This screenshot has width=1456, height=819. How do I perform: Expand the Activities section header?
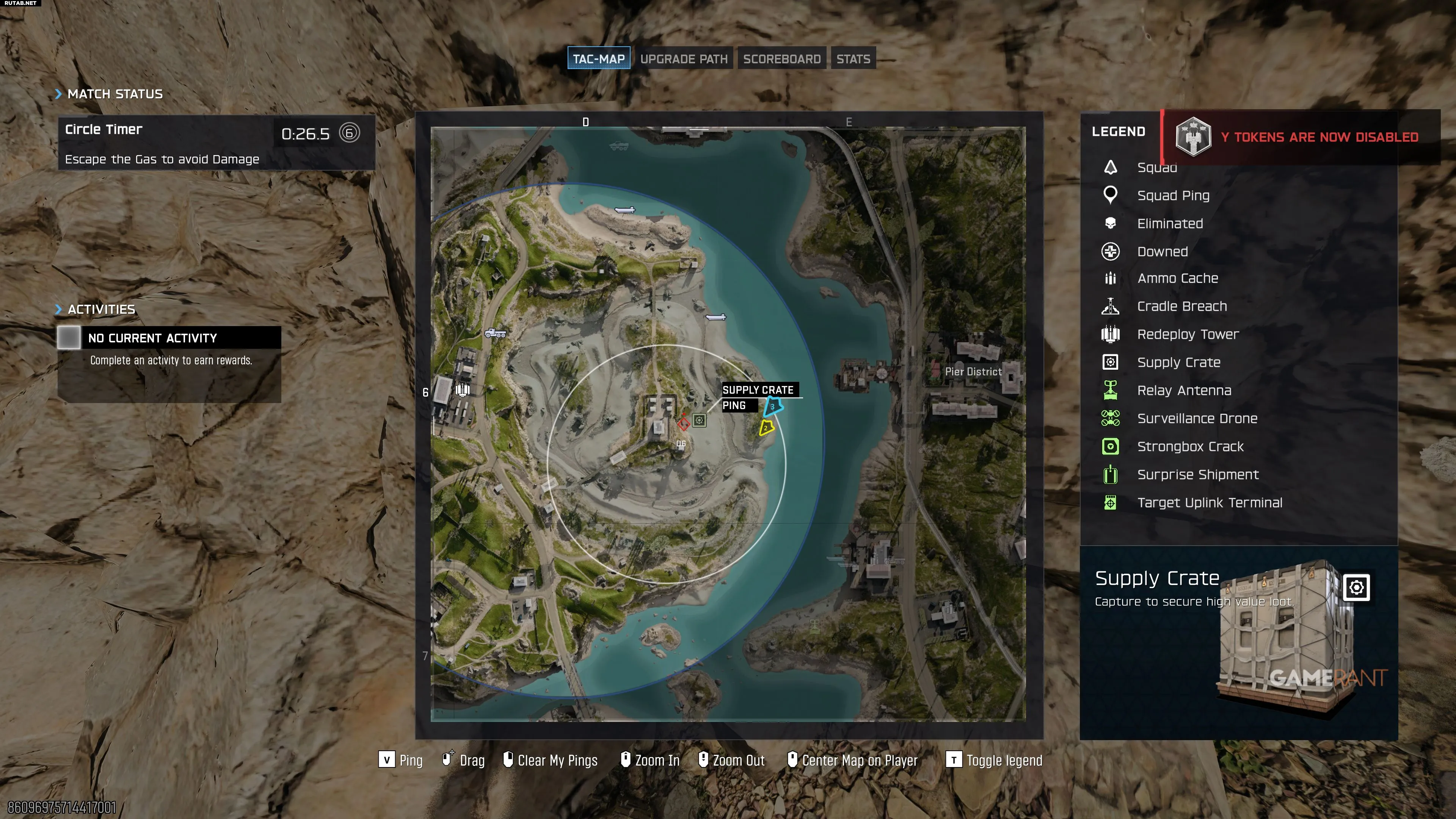(x=100, y=309)
